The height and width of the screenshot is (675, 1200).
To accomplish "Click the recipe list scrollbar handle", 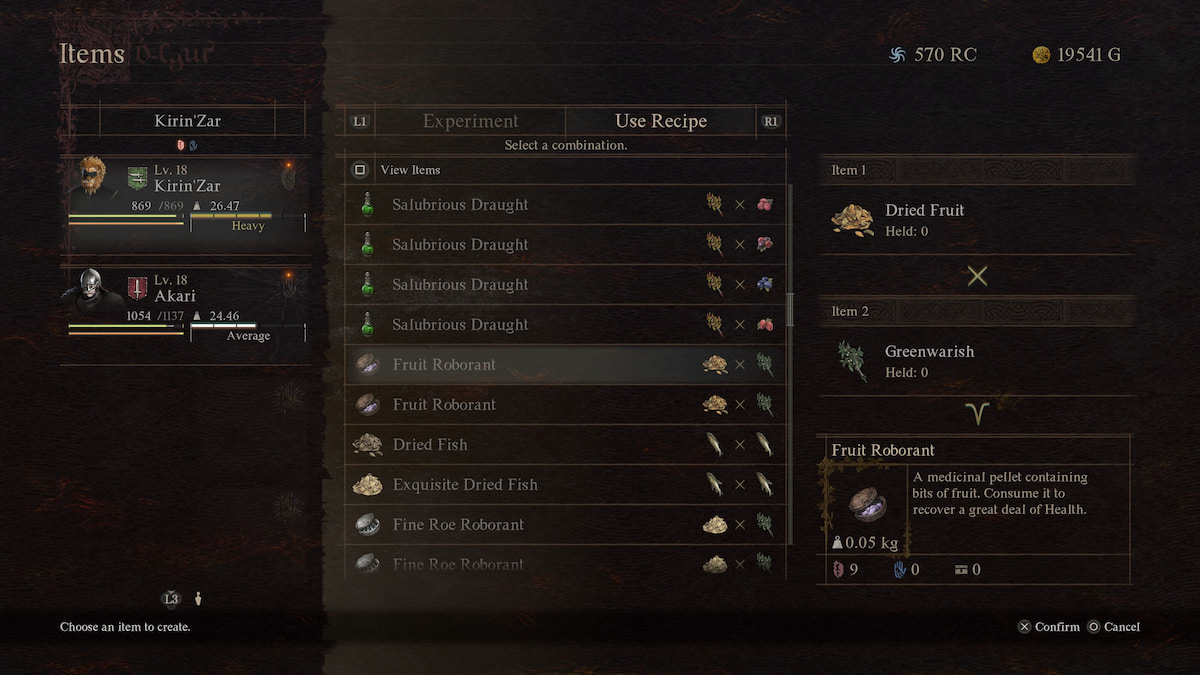I will [790, 309].
